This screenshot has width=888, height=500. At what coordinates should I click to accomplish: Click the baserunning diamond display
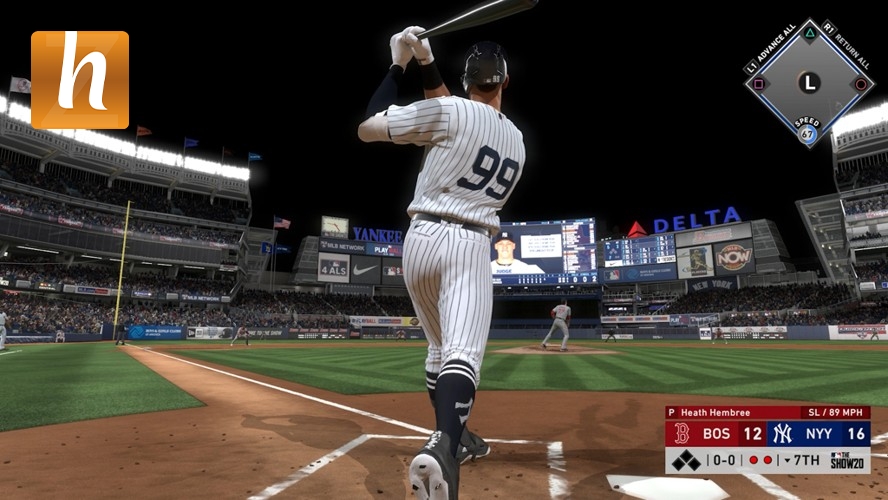pos(808,83)
